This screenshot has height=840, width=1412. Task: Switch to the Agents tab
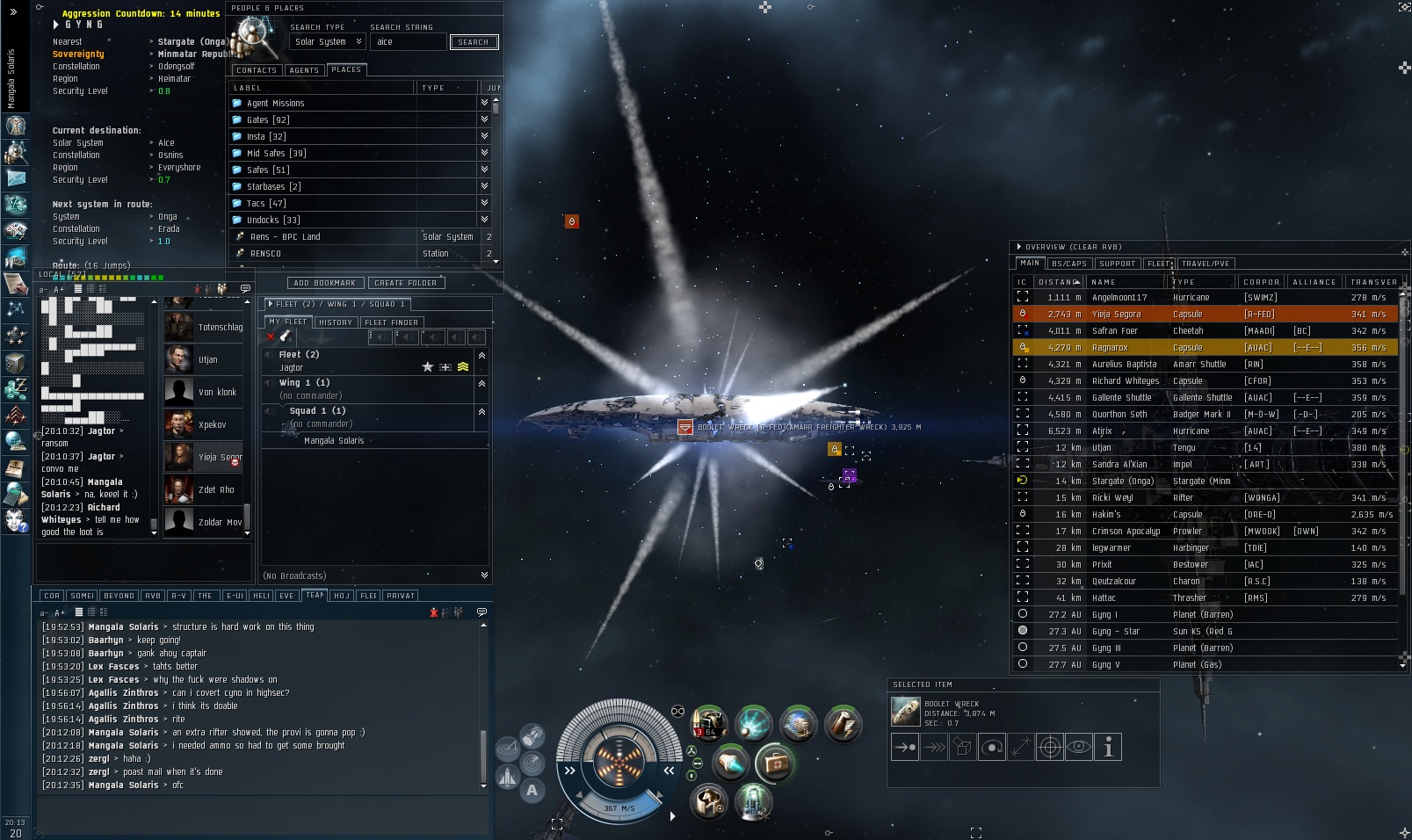point(304,70)
